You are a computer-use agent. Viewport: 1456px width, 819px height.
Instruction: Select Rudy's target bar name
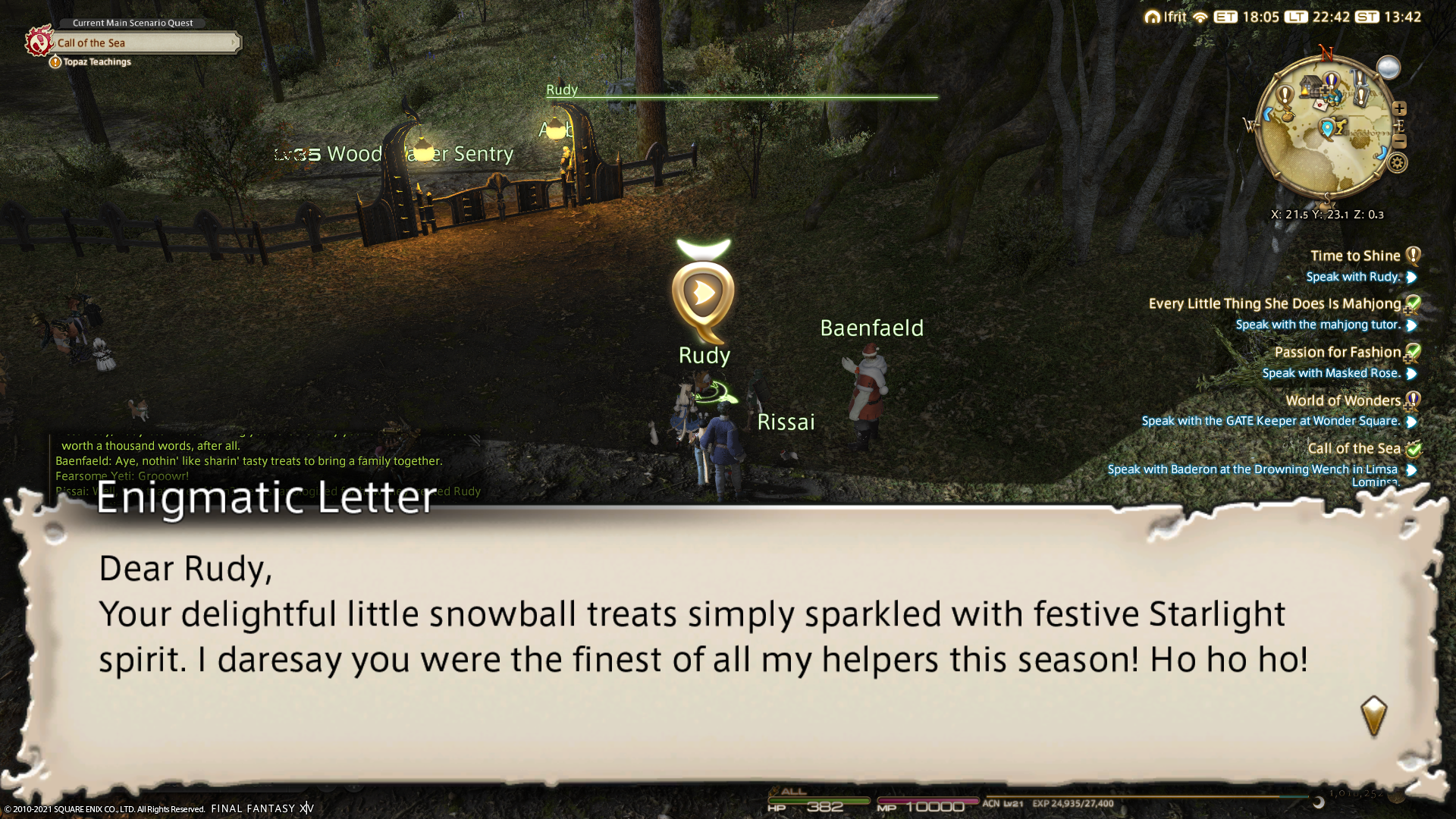pos(562,89)
